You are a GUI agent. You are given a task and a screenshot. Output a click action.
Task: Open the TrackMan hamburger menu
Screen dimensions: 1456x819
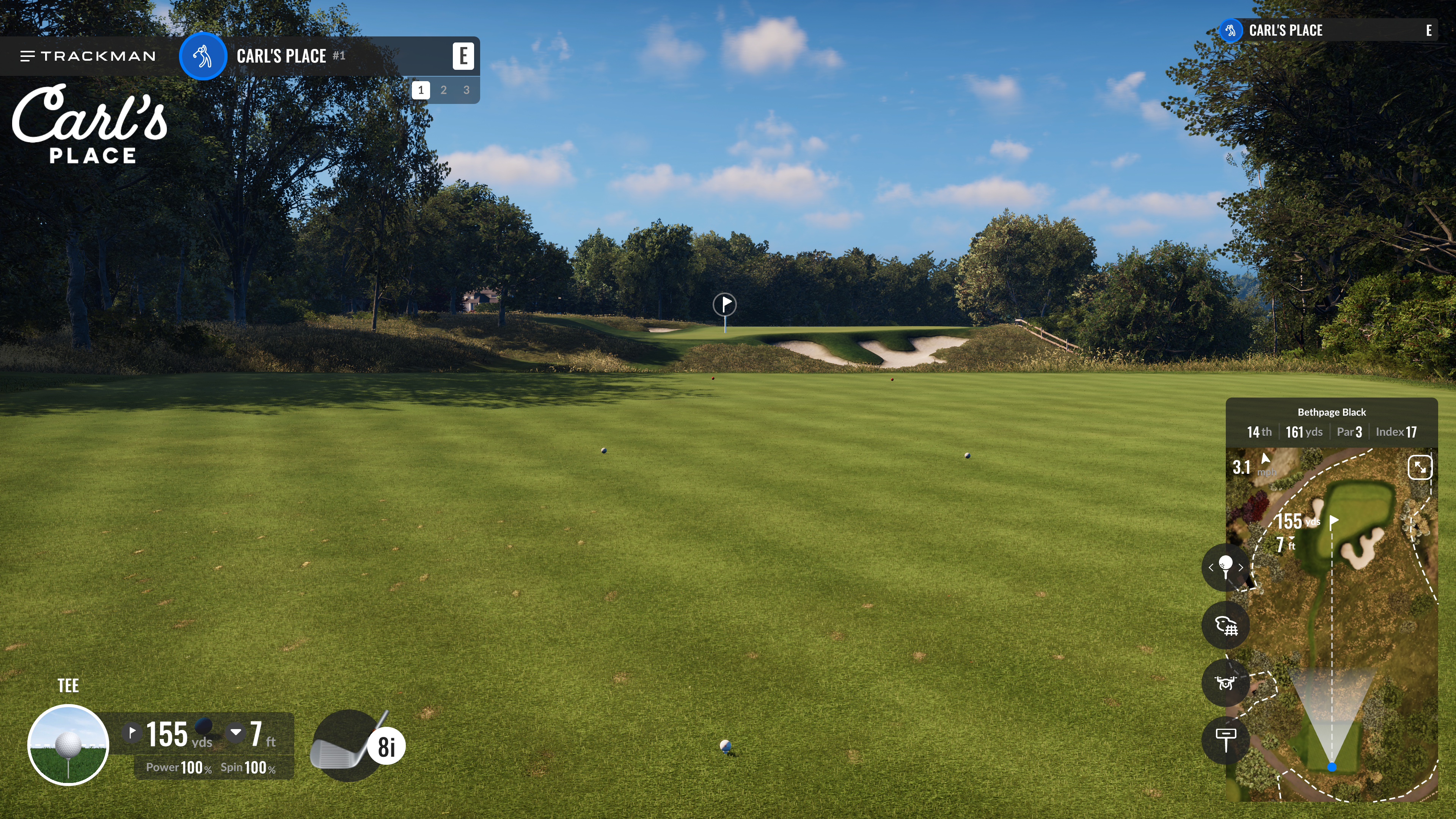coord(27,56)
